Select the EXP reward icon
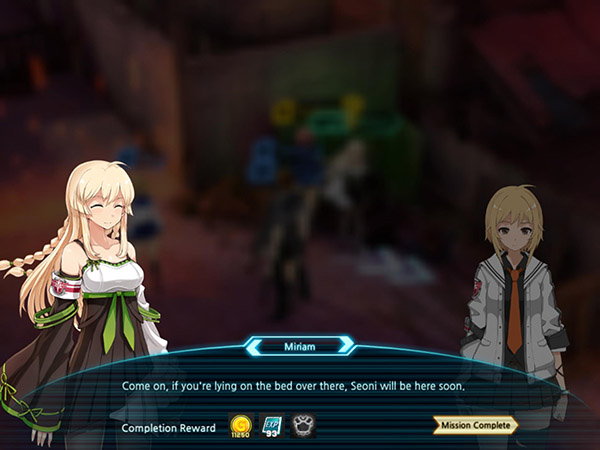600x450 pixels. (x=271, y=426)
